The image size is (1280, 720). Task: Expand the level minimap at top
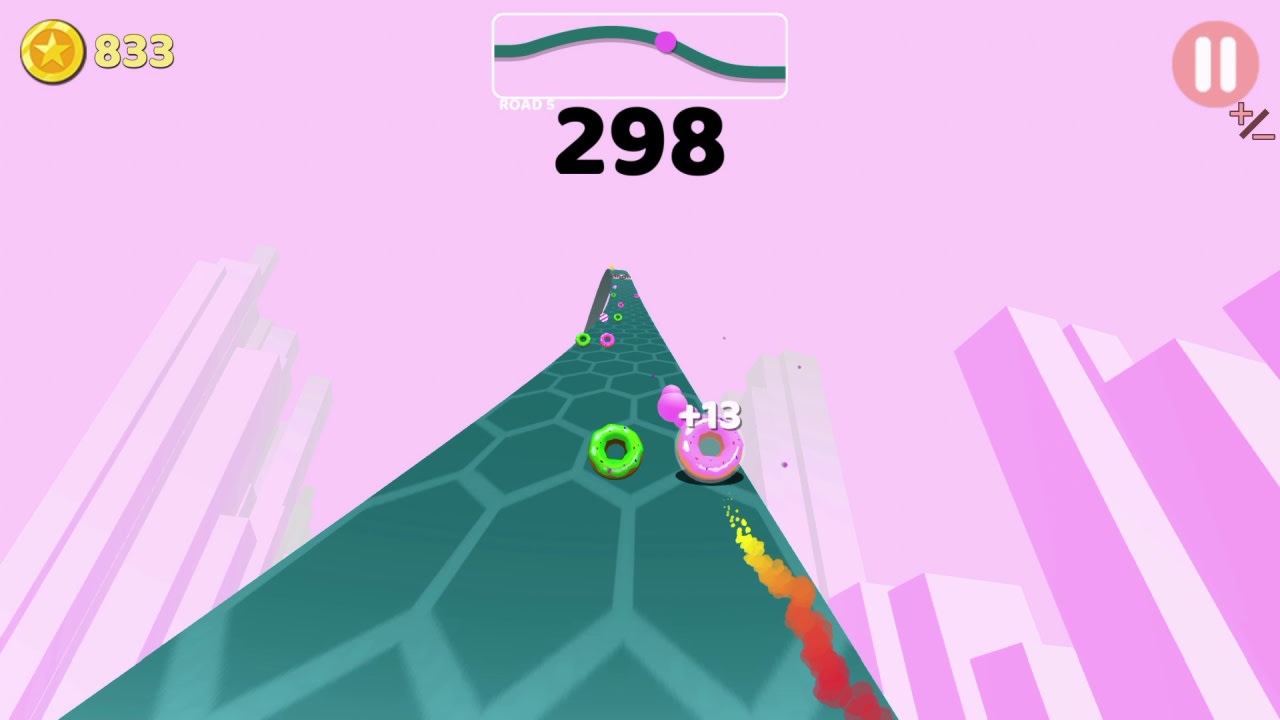(639, 55)
